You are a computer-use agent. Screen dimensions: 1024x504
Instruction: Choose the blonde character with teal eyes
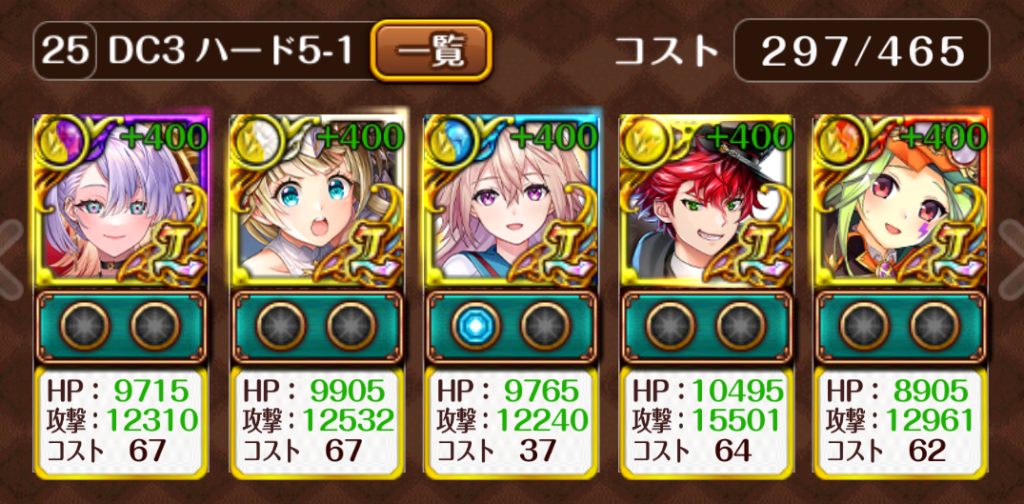[316, 201]
